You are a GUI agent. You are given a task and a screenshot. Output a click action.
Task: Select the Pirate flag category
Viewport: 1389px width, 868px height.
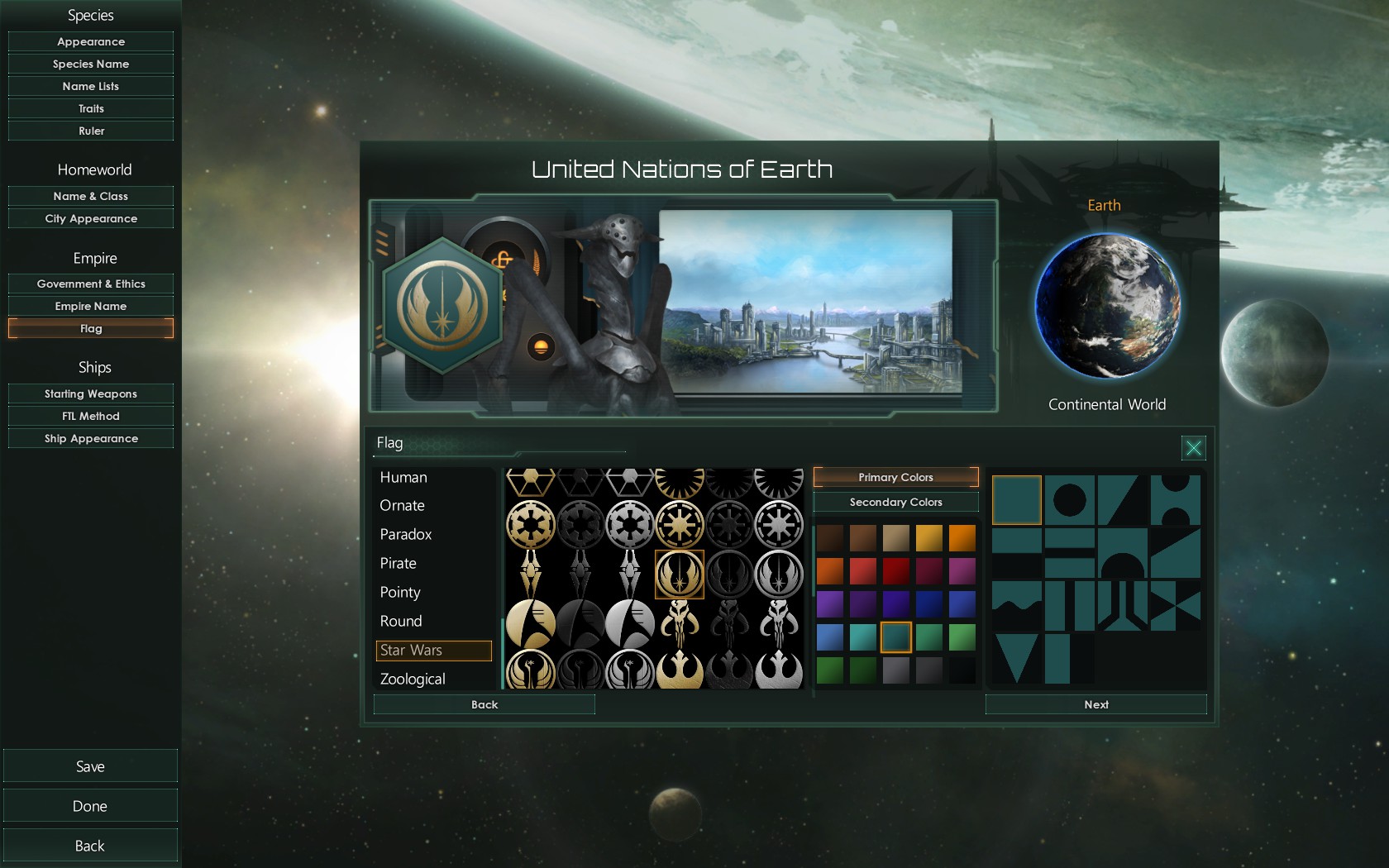398,563
